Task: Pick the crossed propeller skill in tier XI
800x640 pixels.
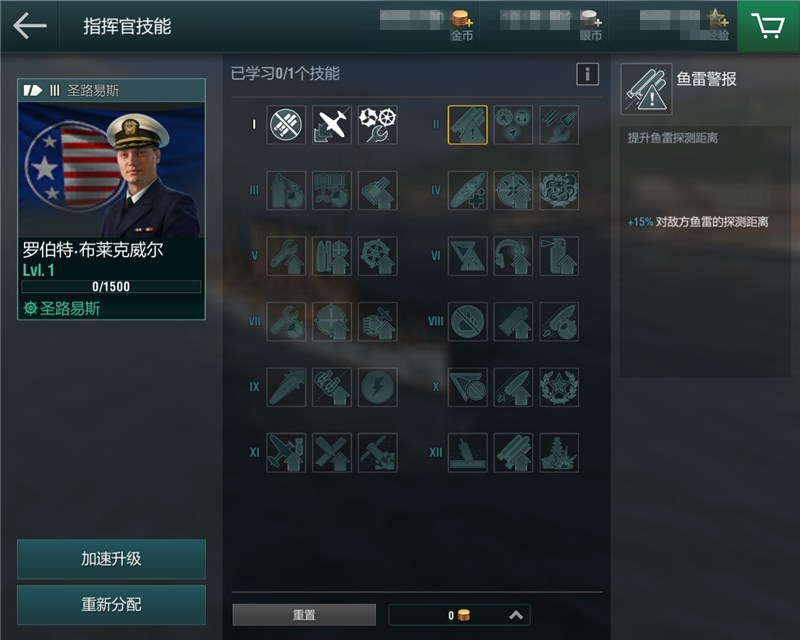Action: [332, 452]
